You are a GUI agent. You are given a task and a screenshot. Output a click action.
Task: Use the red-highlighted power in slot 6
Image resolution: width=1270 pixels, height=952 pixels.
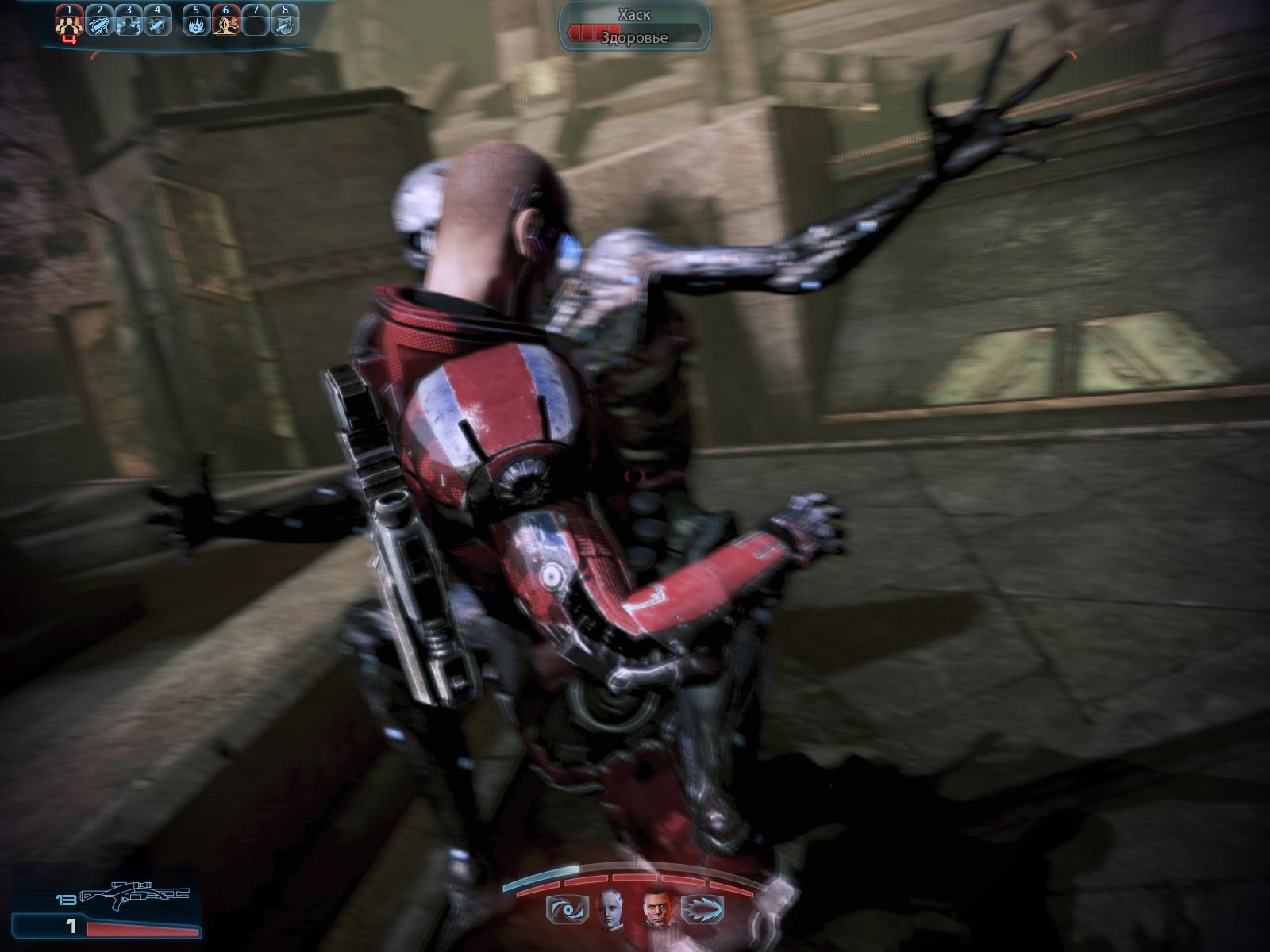[x=225, y=24]
